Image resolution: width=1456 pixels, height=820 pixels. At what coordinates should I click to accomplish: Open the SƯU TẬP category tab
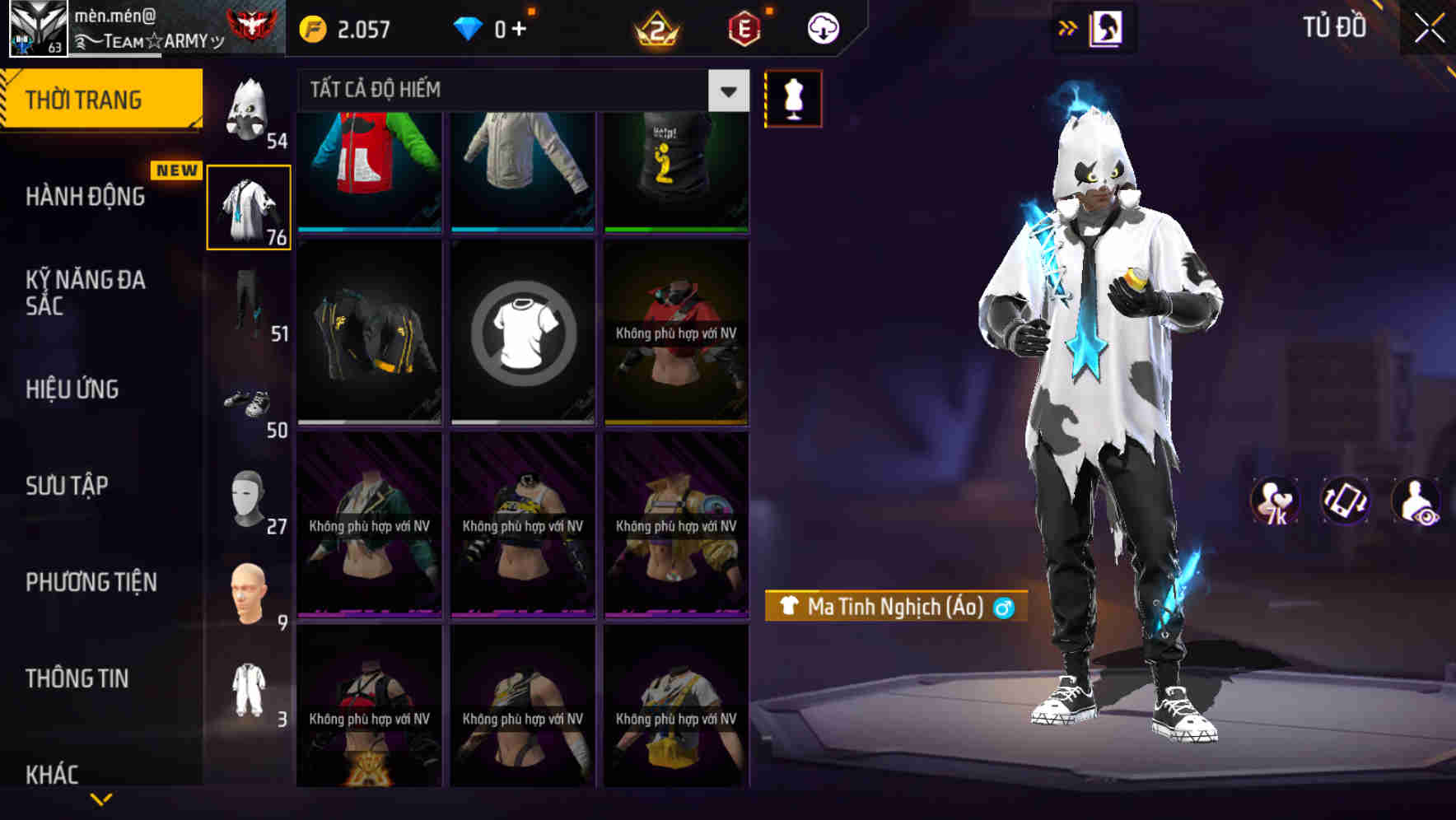tap(68, 486)
